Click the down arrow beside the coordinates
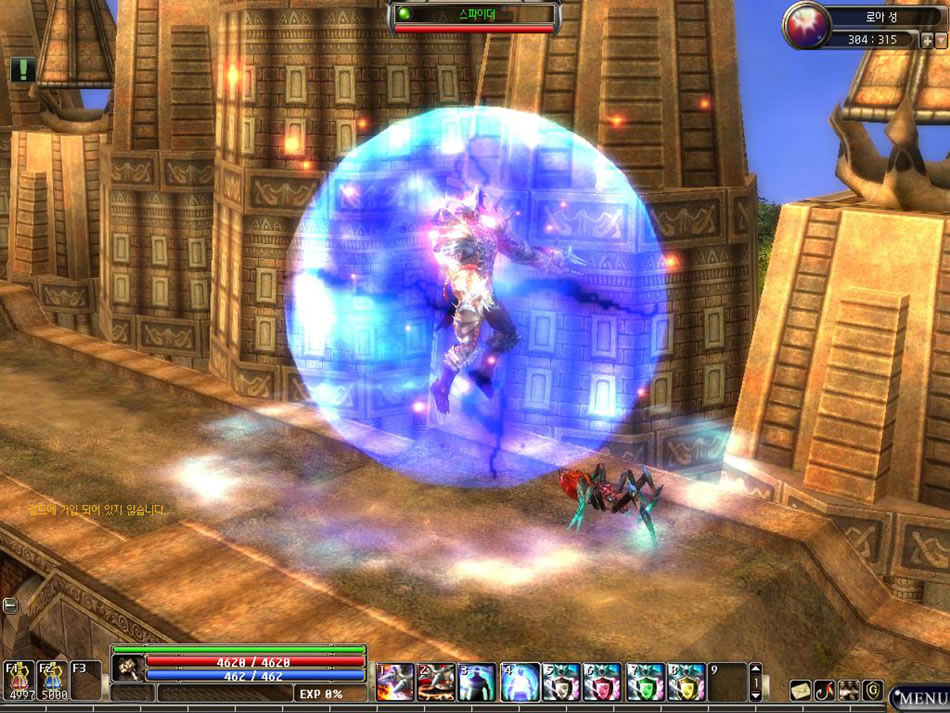Screen dimensions: 950x713 (x=940, y=40)
